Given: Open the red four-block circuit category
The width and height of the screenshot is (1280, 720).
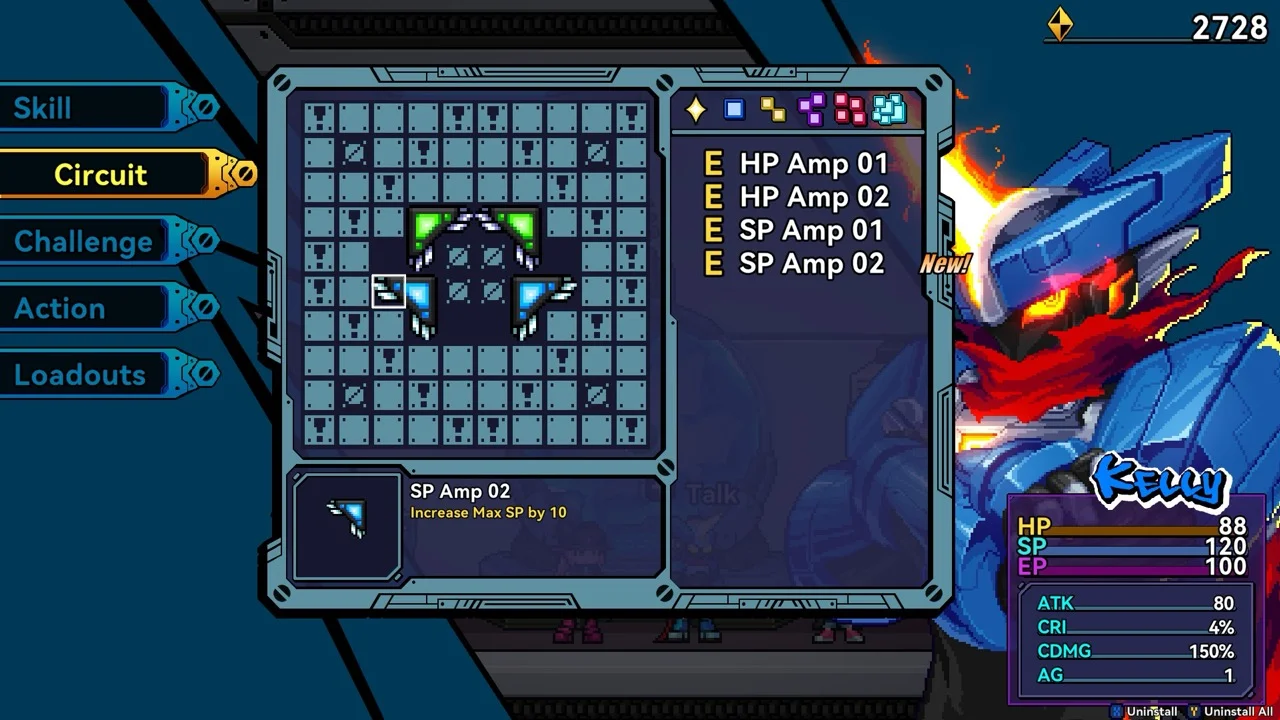Looking at the screenshot, I should pyautogui.click(x=849, y=110).
